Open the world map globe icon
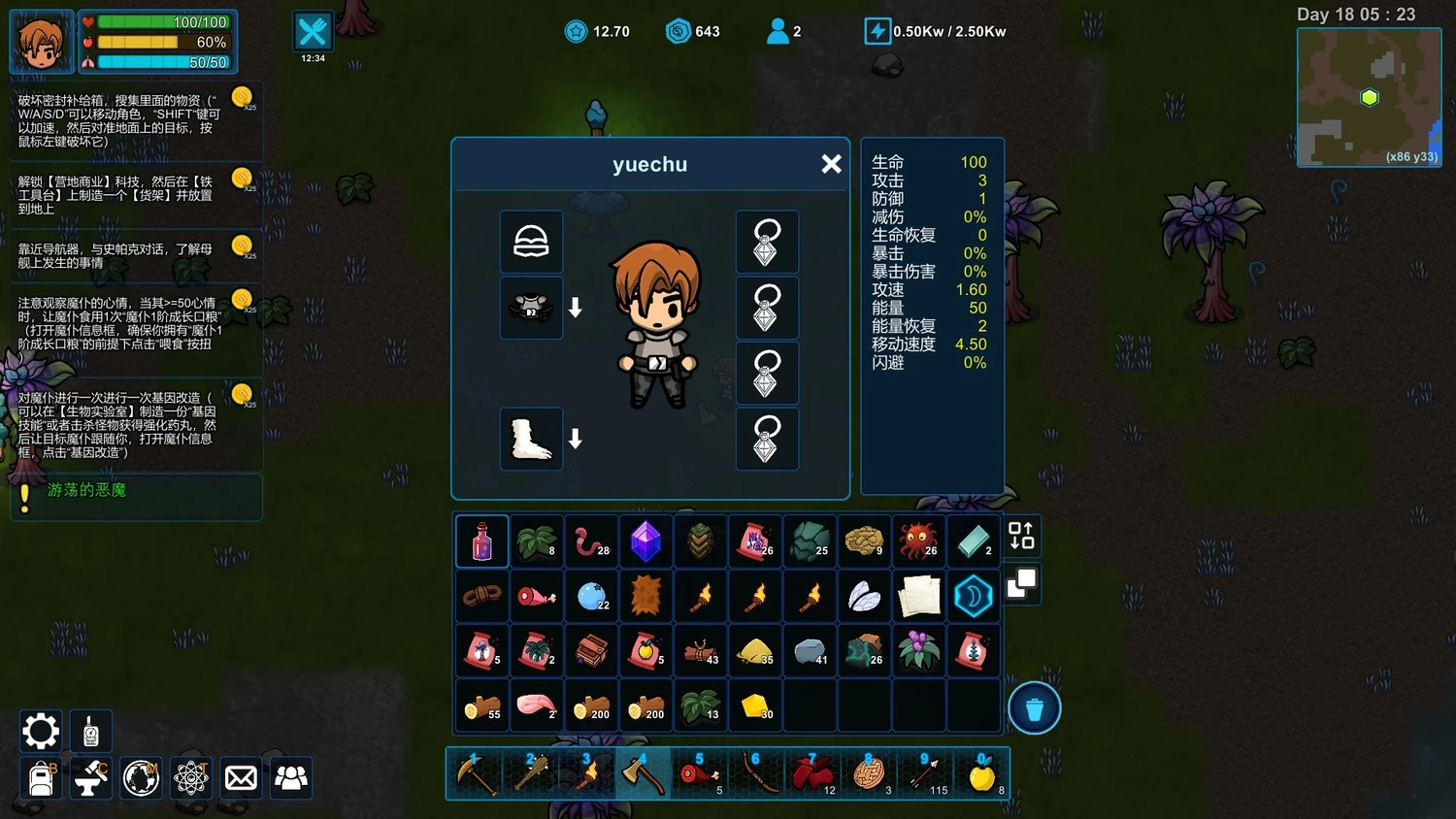 tap(141, 778)
